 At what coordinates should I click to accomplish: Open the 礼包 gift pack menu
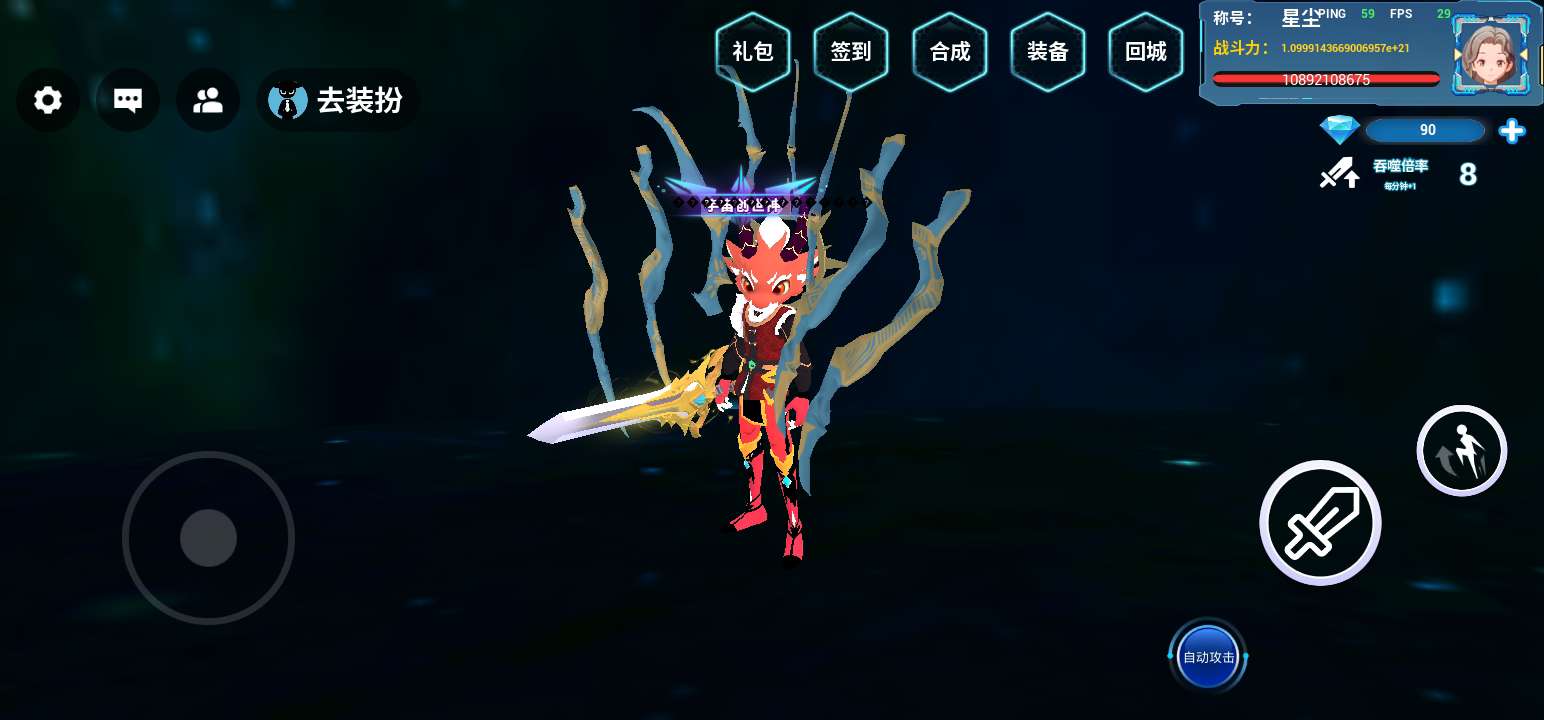pyautogui.click(x=753, y=52)
